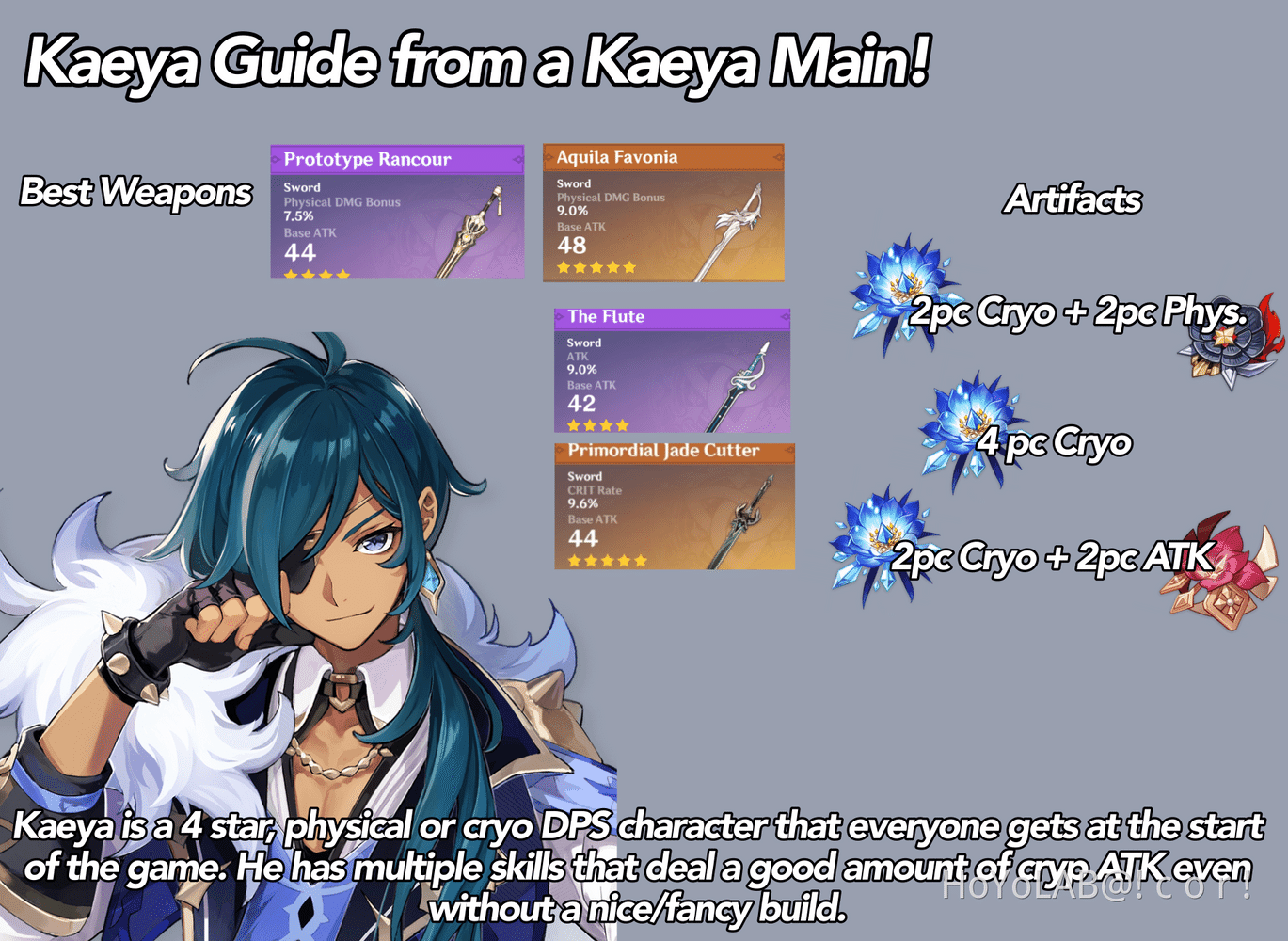Expand the Prototype Rancour card header

coord(395,159)
